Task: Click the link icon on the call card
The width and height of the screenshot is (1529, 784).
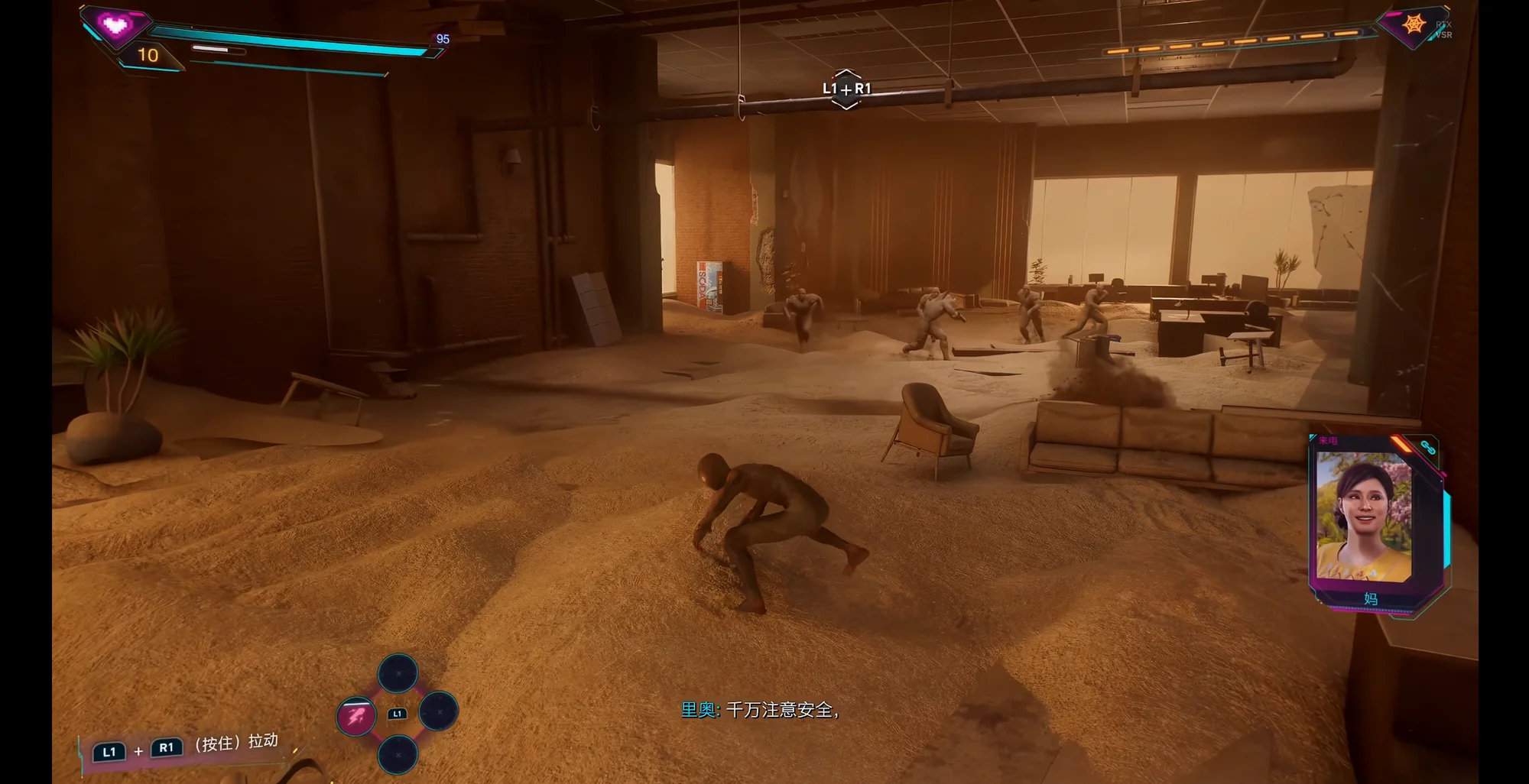Action: coord(1427,447)
